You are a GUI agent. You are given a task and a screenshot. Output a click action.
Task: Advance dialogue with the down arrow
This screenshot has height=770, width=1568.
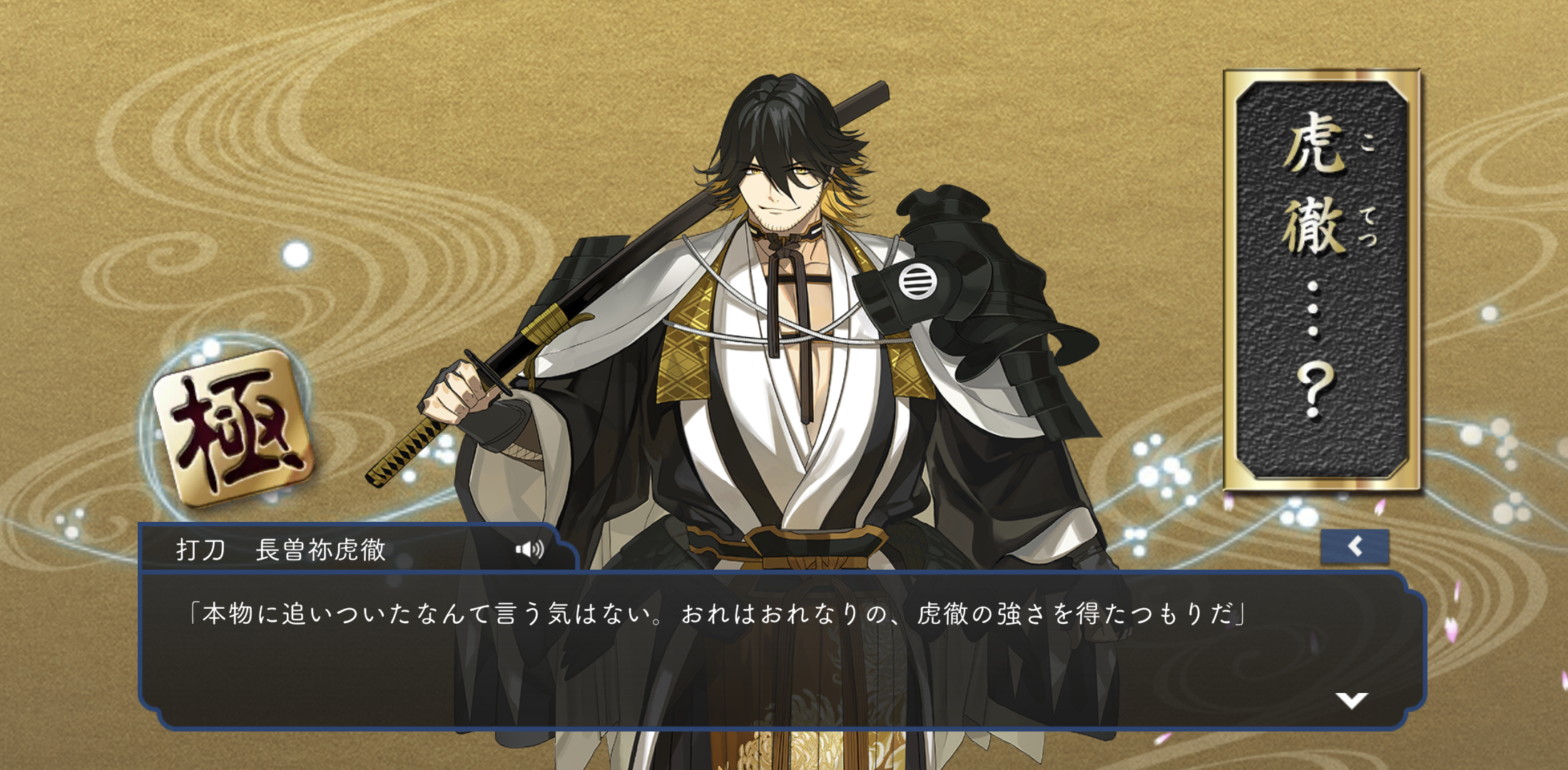(x=1351, y=699)
